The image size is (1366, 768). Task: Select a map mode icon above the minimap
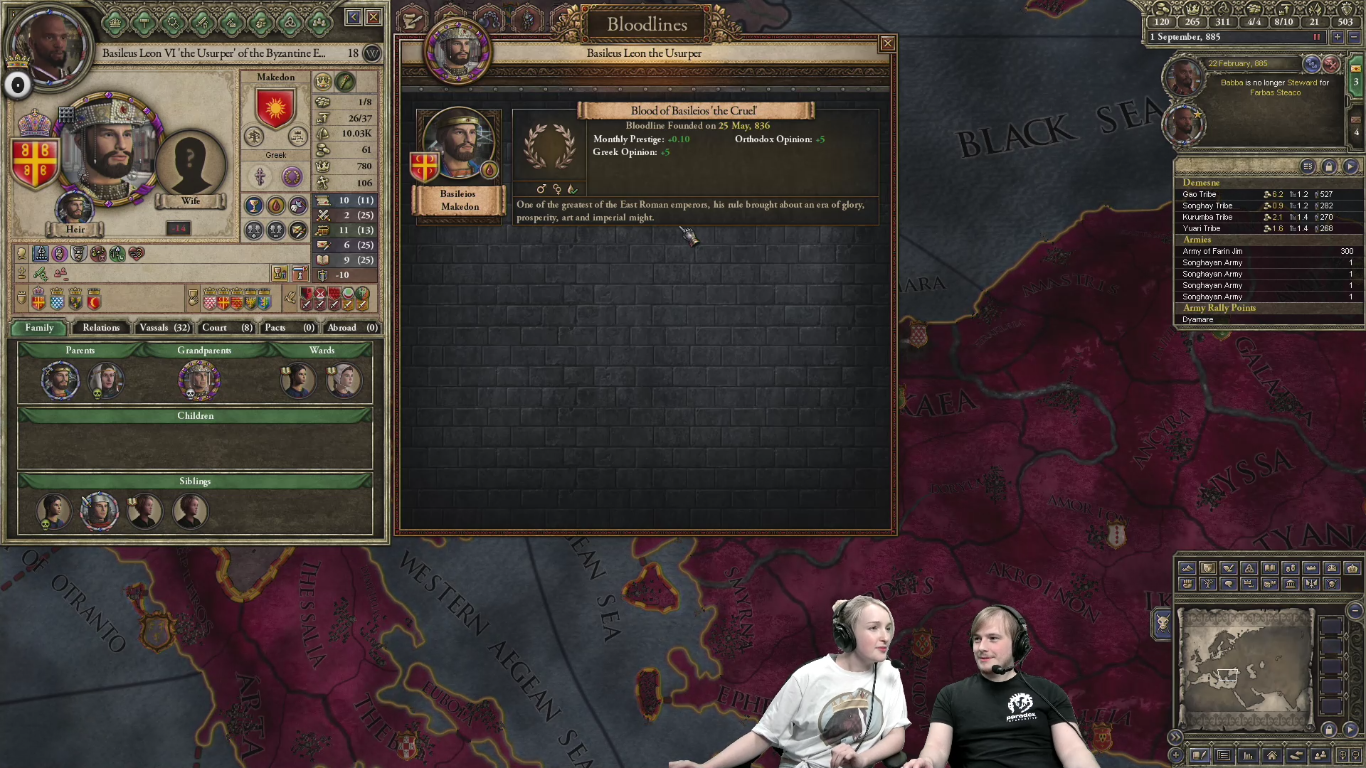pyautogui.click(x=1190, y=568)
